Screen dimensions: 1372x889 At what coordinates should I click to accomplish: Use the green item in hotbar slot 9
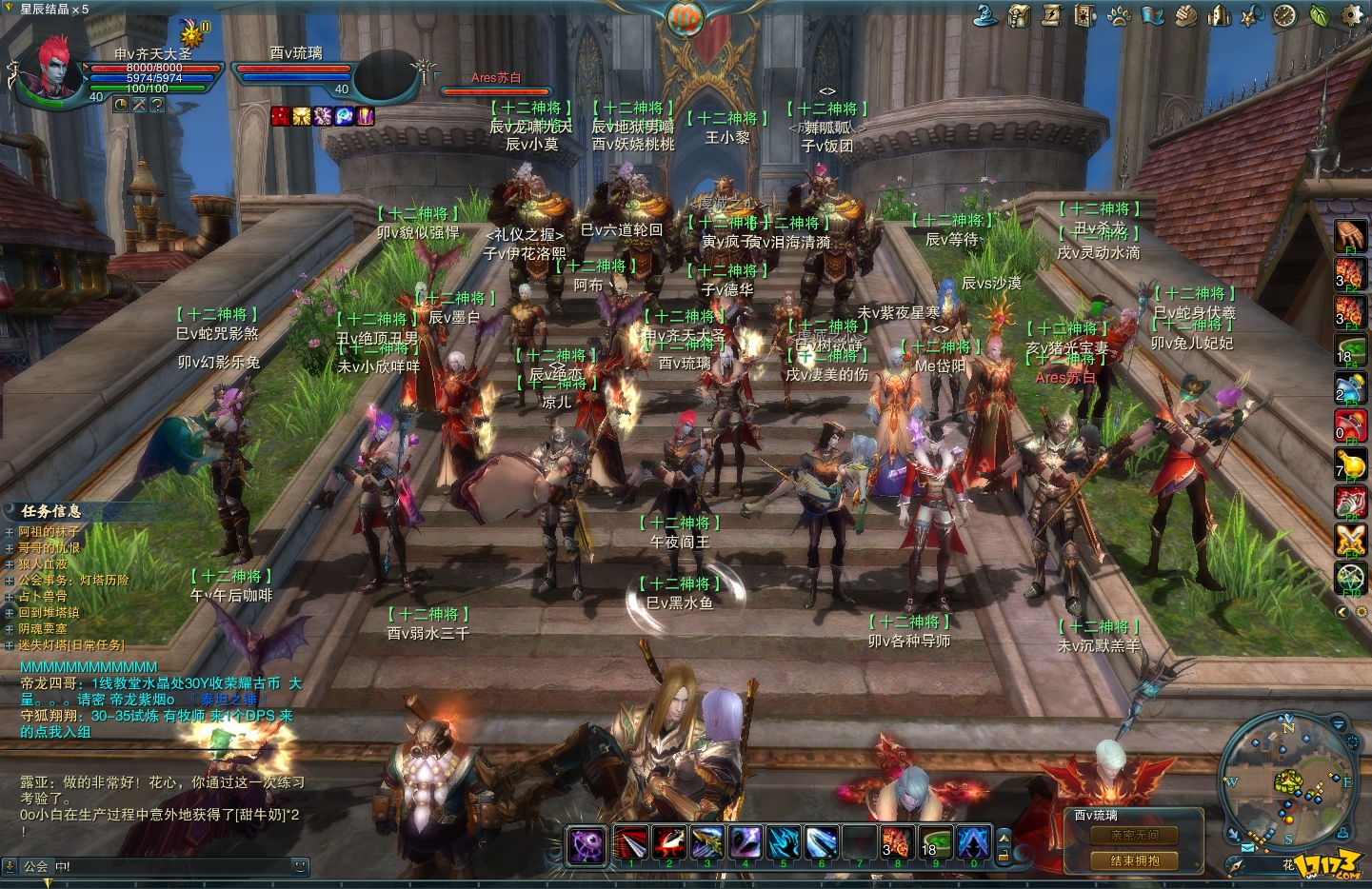pyautogui.click(x=935, y=843)
